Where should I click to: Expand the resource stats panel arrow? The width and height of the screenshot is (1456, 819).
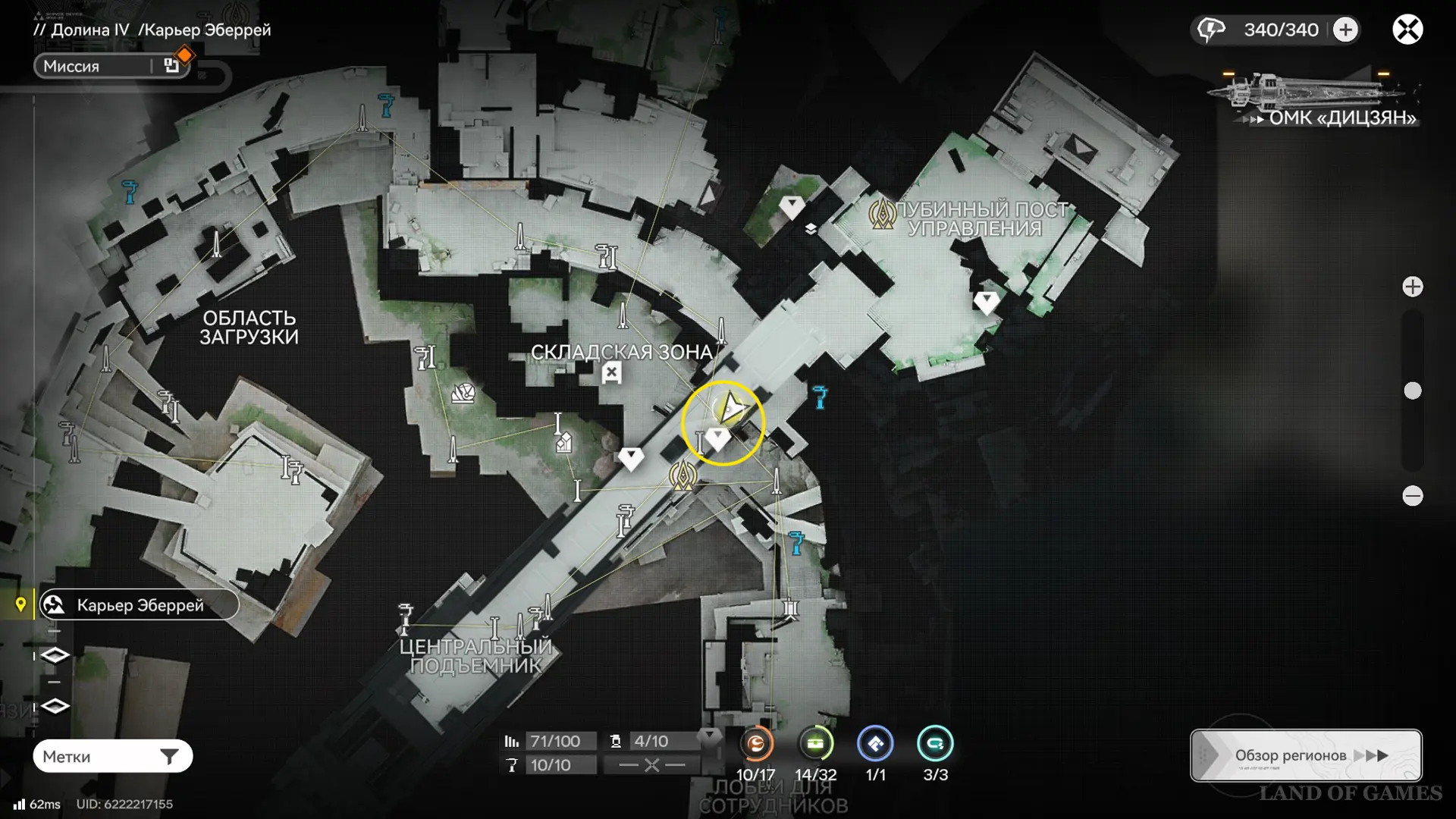point(710,735)
